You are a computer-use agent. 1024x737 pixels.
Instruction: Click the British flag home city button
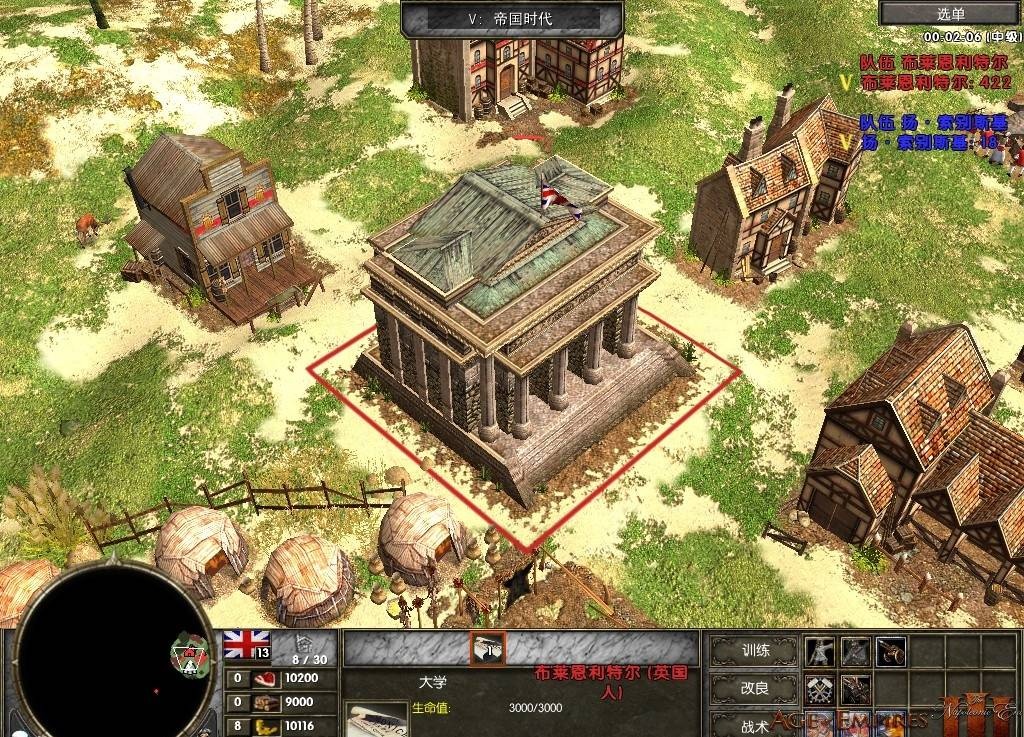click(x=246, y=643)
